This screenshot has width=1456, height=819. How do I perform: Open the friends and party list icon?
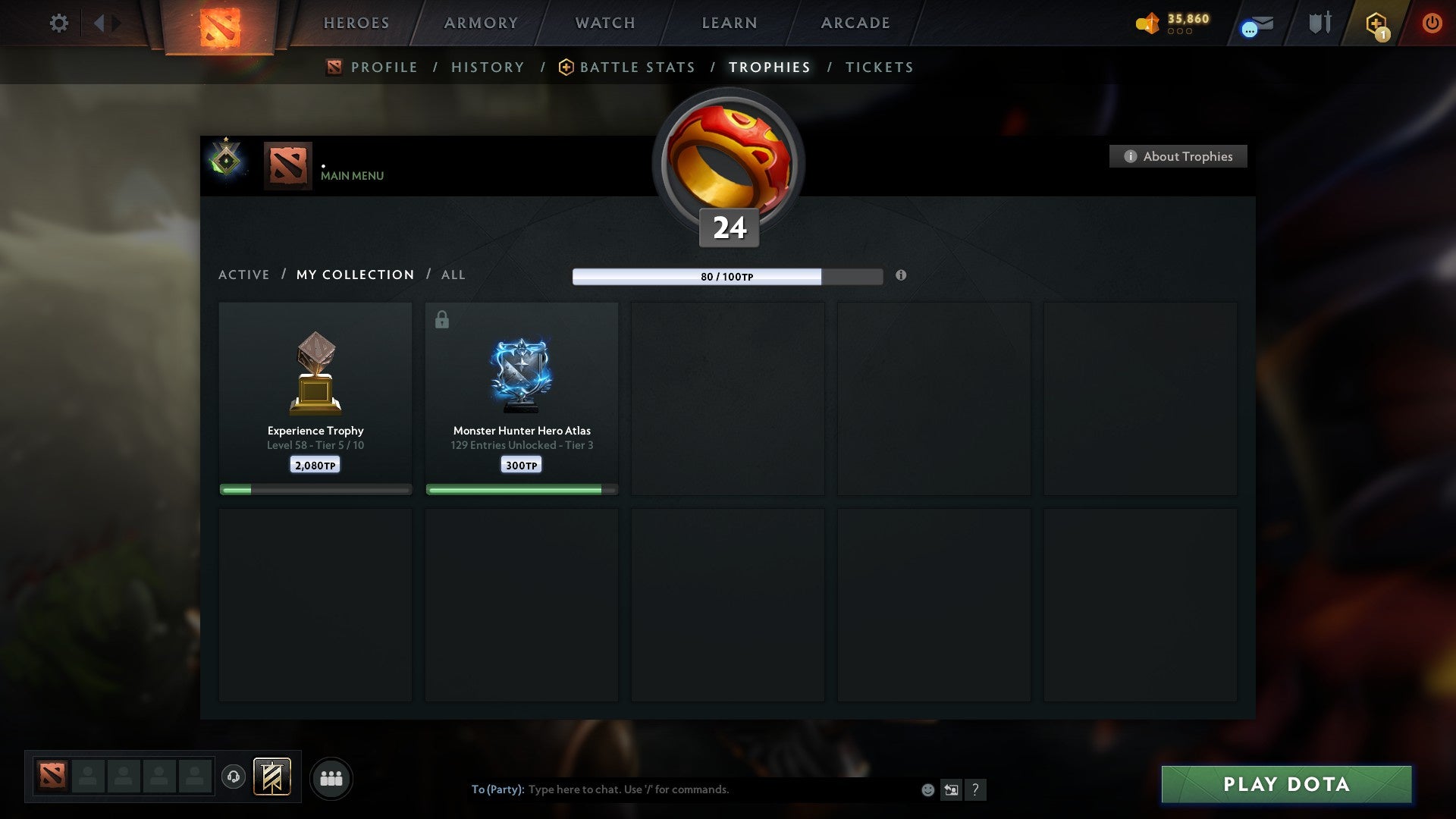click(331, 777)
